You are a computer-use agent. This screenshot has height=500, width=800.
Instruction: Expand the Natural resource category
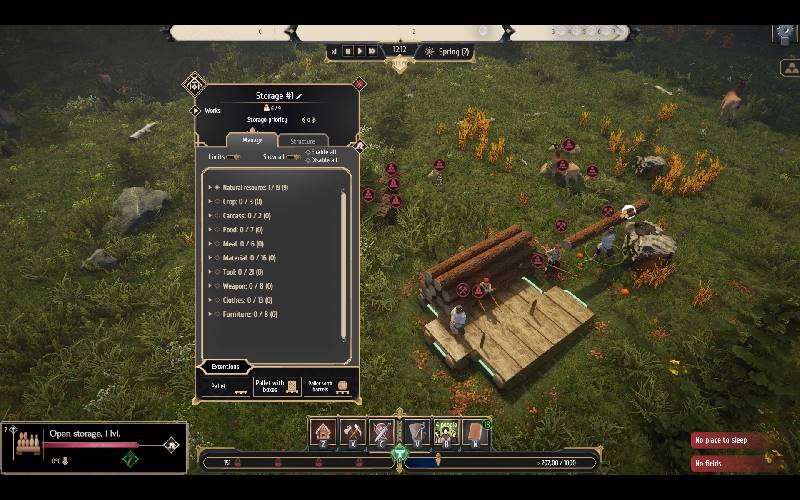tap(210, 187)
